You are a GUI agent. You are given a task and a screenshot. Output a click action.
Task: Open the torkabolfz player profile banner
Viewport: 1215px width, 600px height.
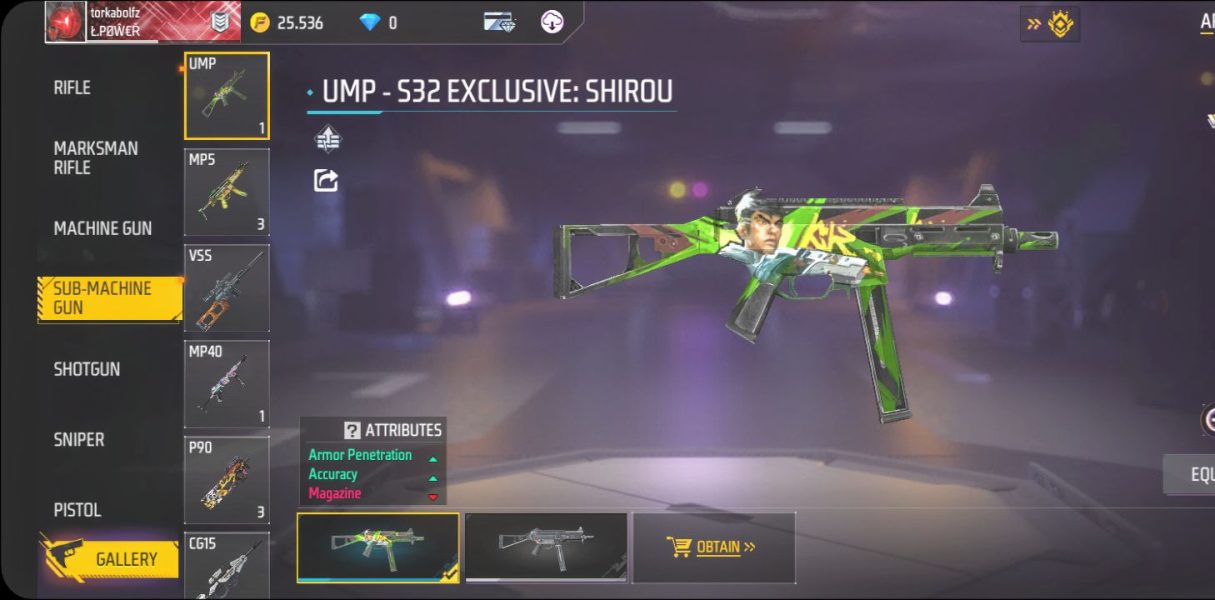pos(120,22)
